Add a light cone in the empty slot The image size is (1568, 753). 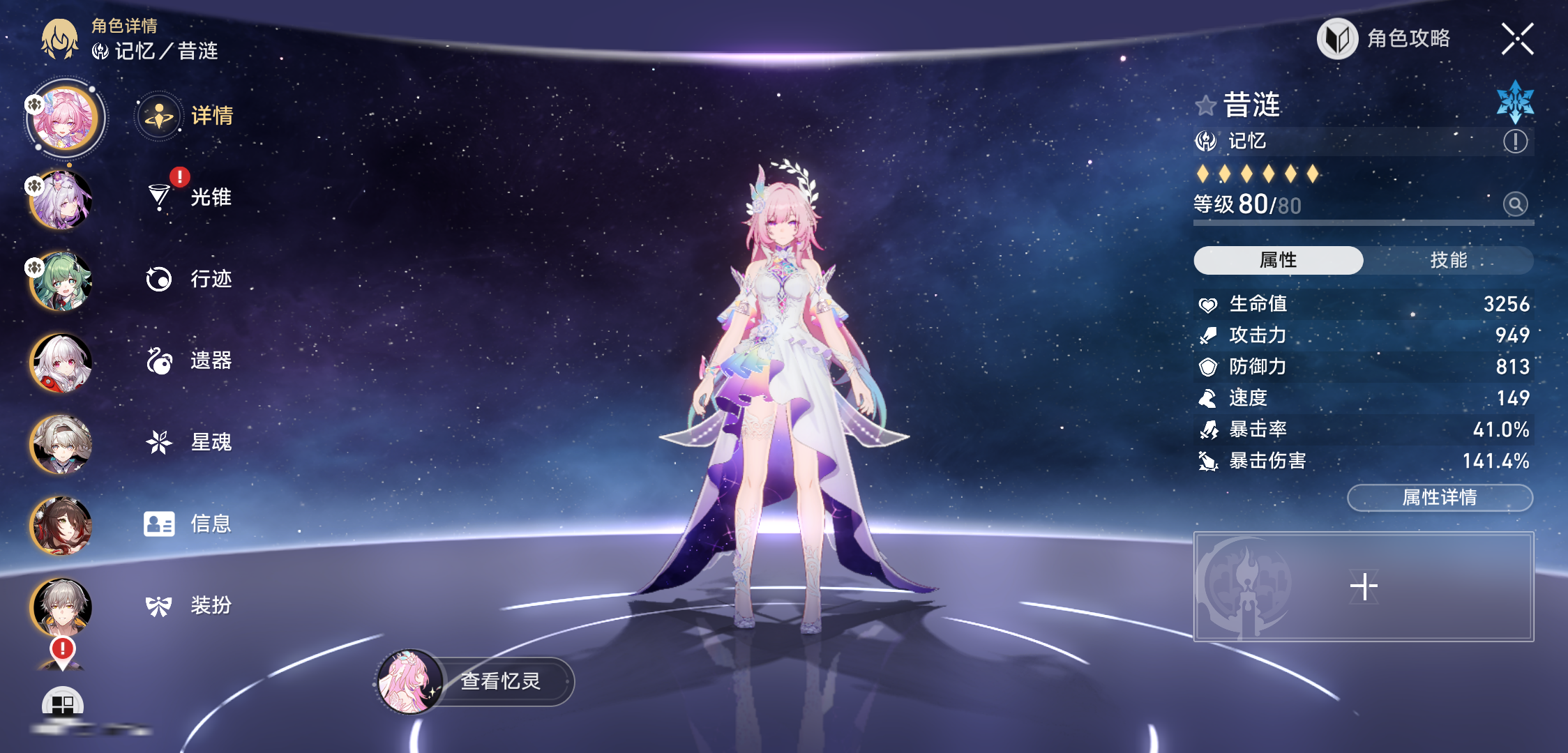coord(1364,586)
